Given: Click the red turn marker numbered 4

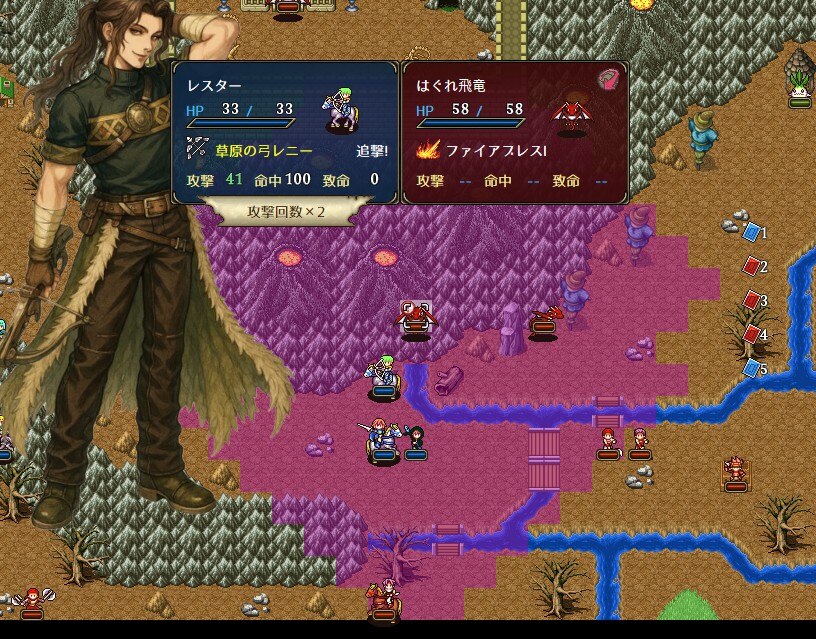Looking at the screenshot, I should 752,334.
